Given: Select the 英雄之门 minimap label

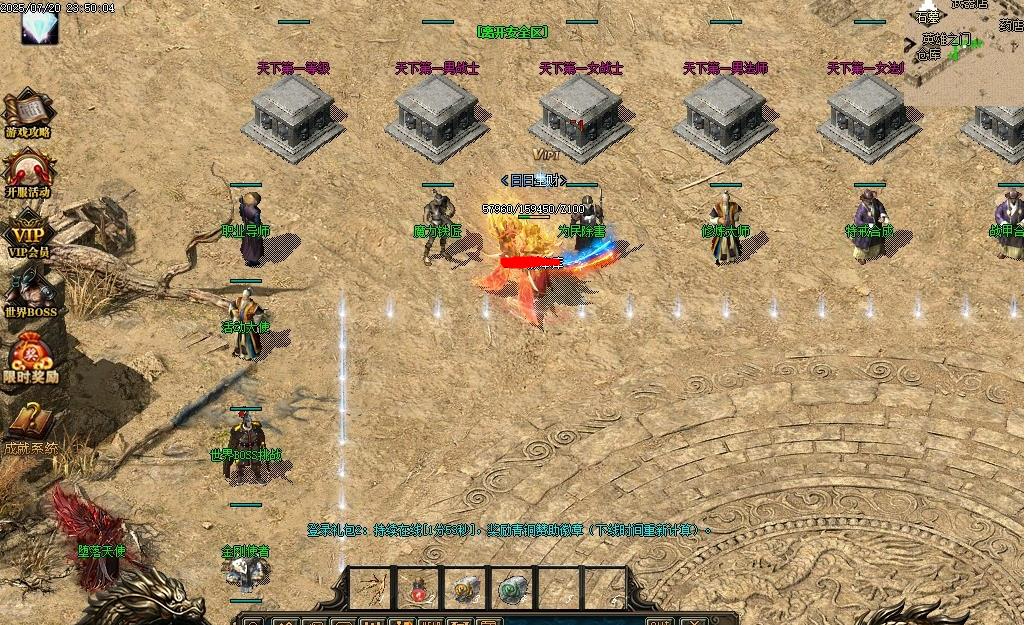Looking at the screenshot, I should (945, 38).
